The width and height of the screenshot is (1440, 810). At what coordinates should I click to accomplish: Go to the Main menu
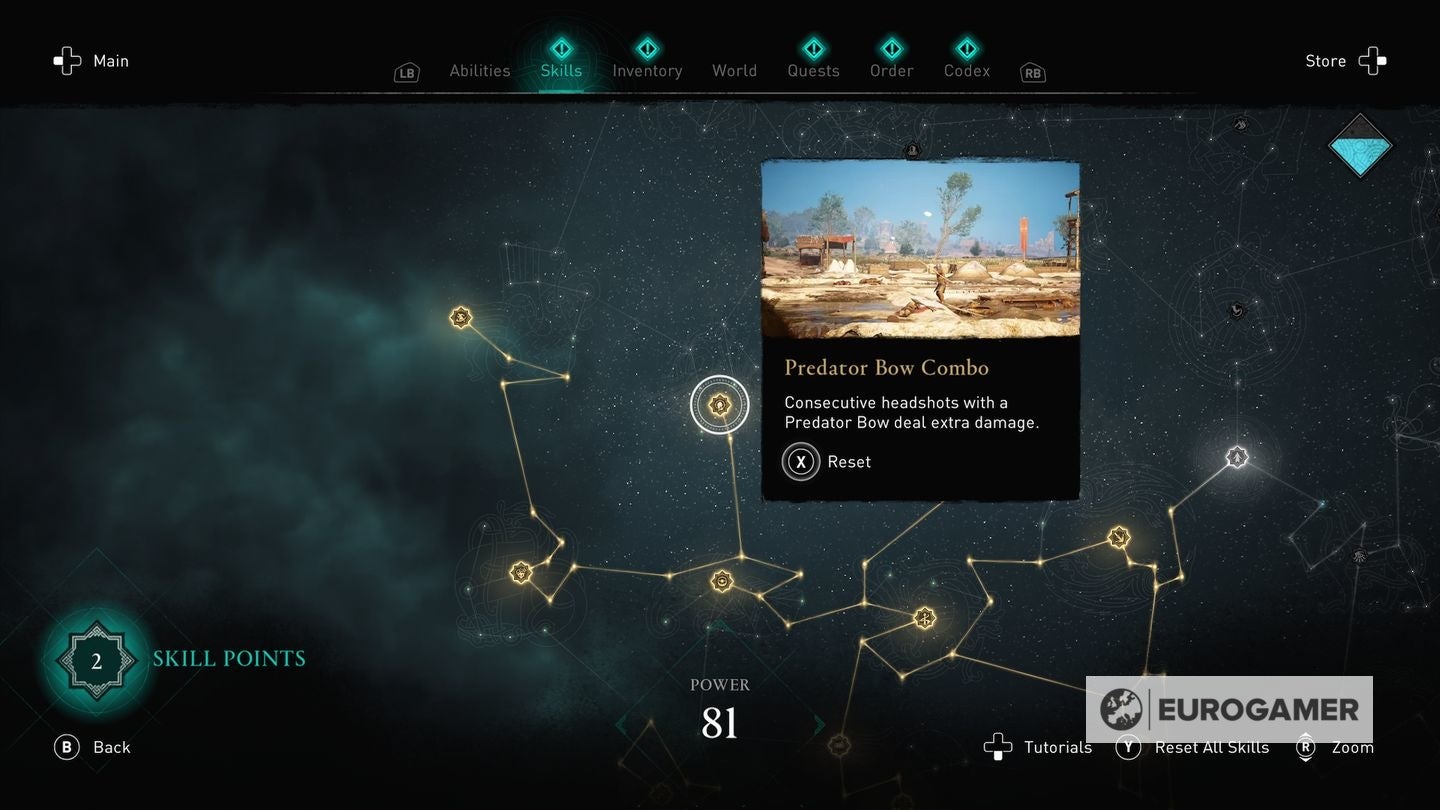point(93,61)
